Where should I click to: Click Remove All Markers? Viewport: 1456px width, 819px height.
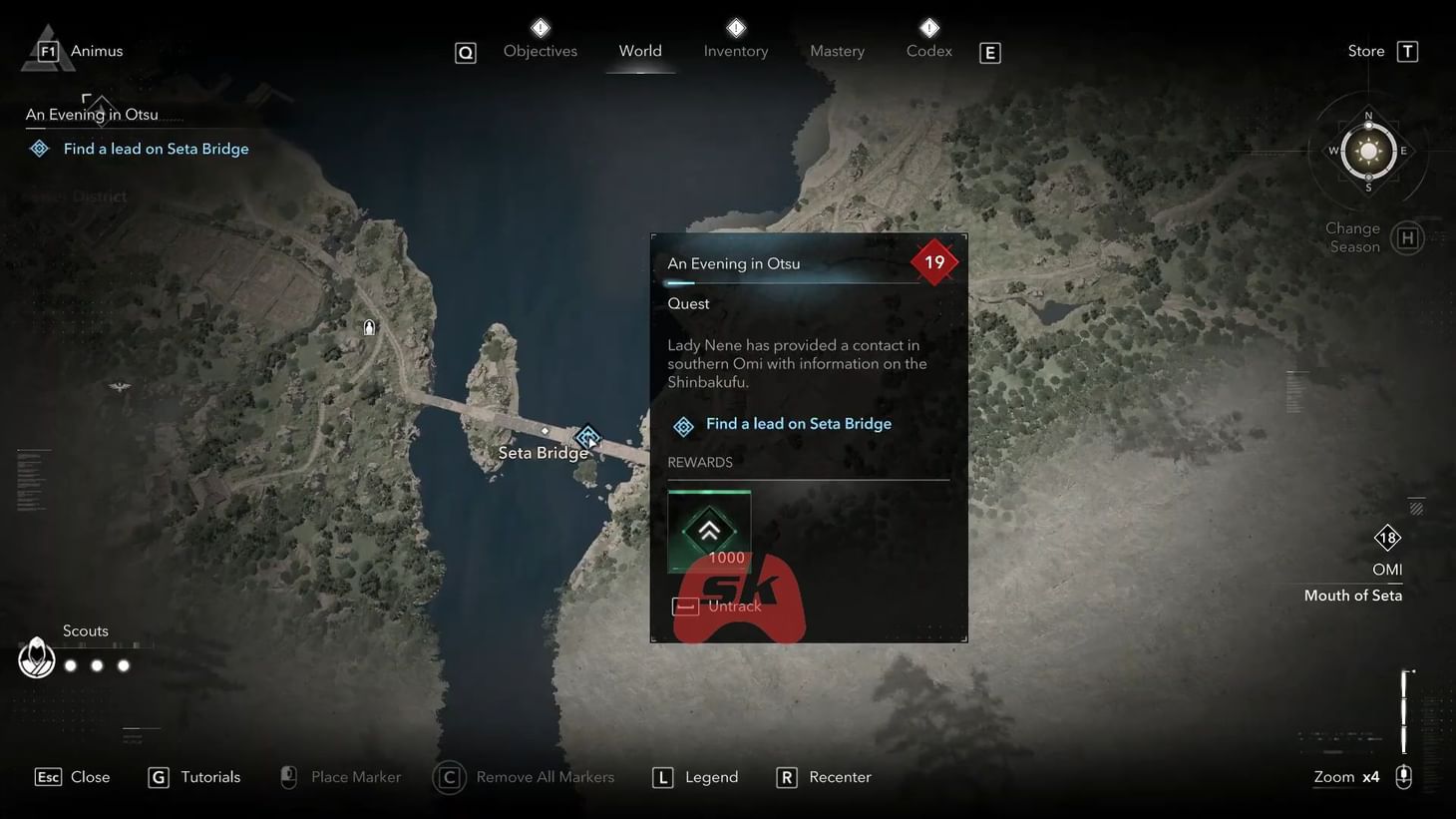point(449,776)
